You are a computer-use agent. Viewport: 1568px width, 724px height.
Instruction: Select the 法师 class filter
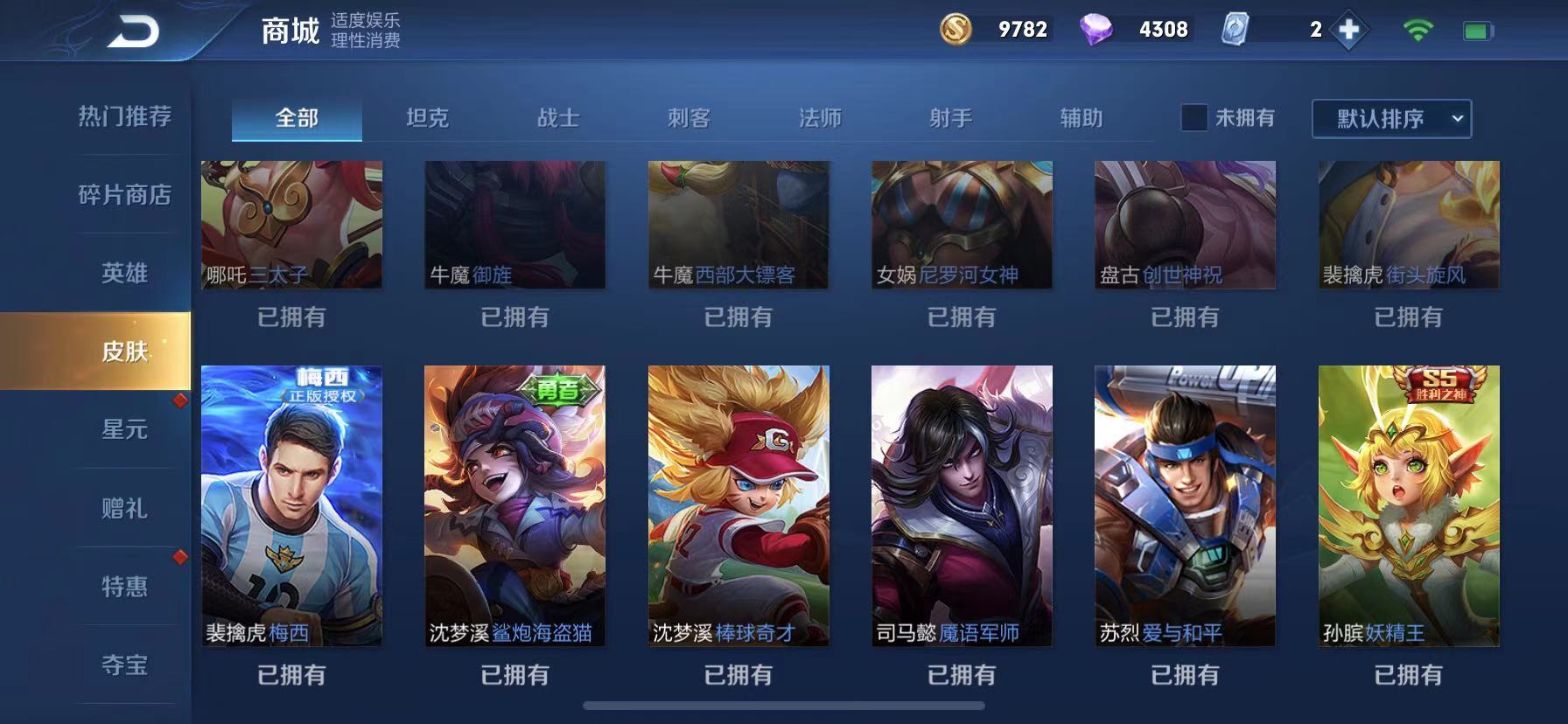[821, 117]
